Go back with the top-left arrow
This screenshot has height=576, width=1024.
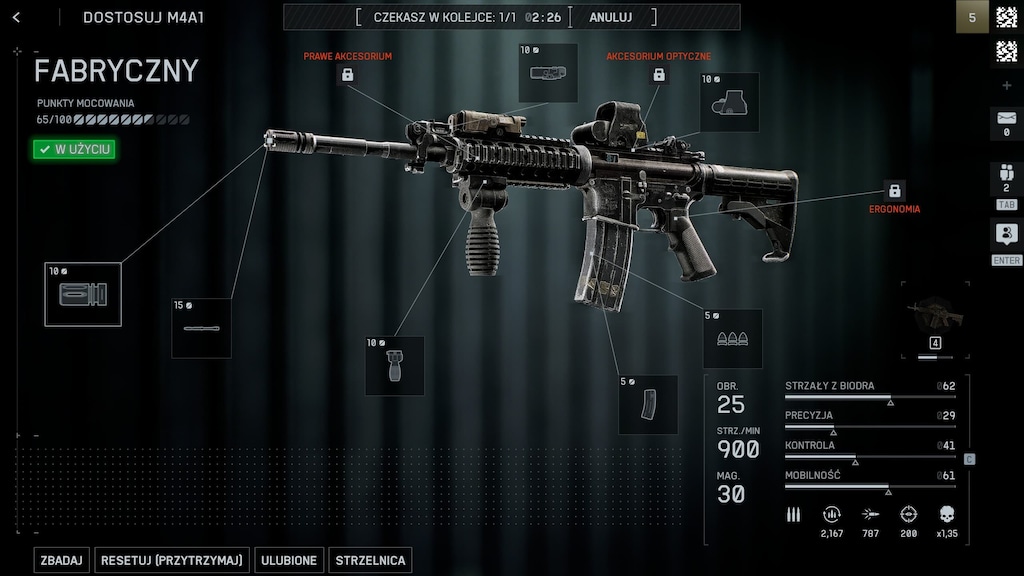point(16,17)
